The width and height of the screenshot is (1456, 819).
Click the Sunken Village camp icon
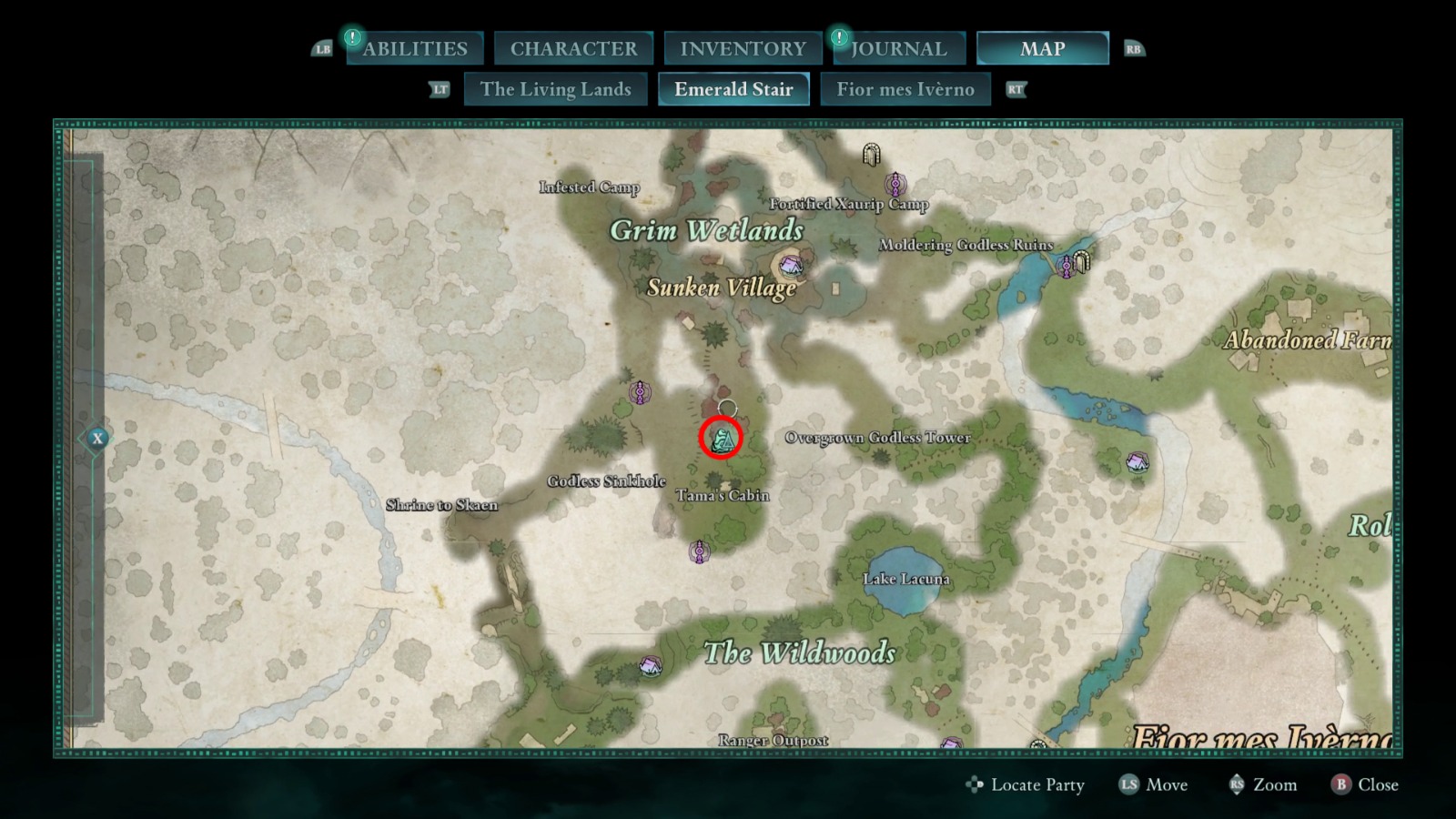coord(790,266)
